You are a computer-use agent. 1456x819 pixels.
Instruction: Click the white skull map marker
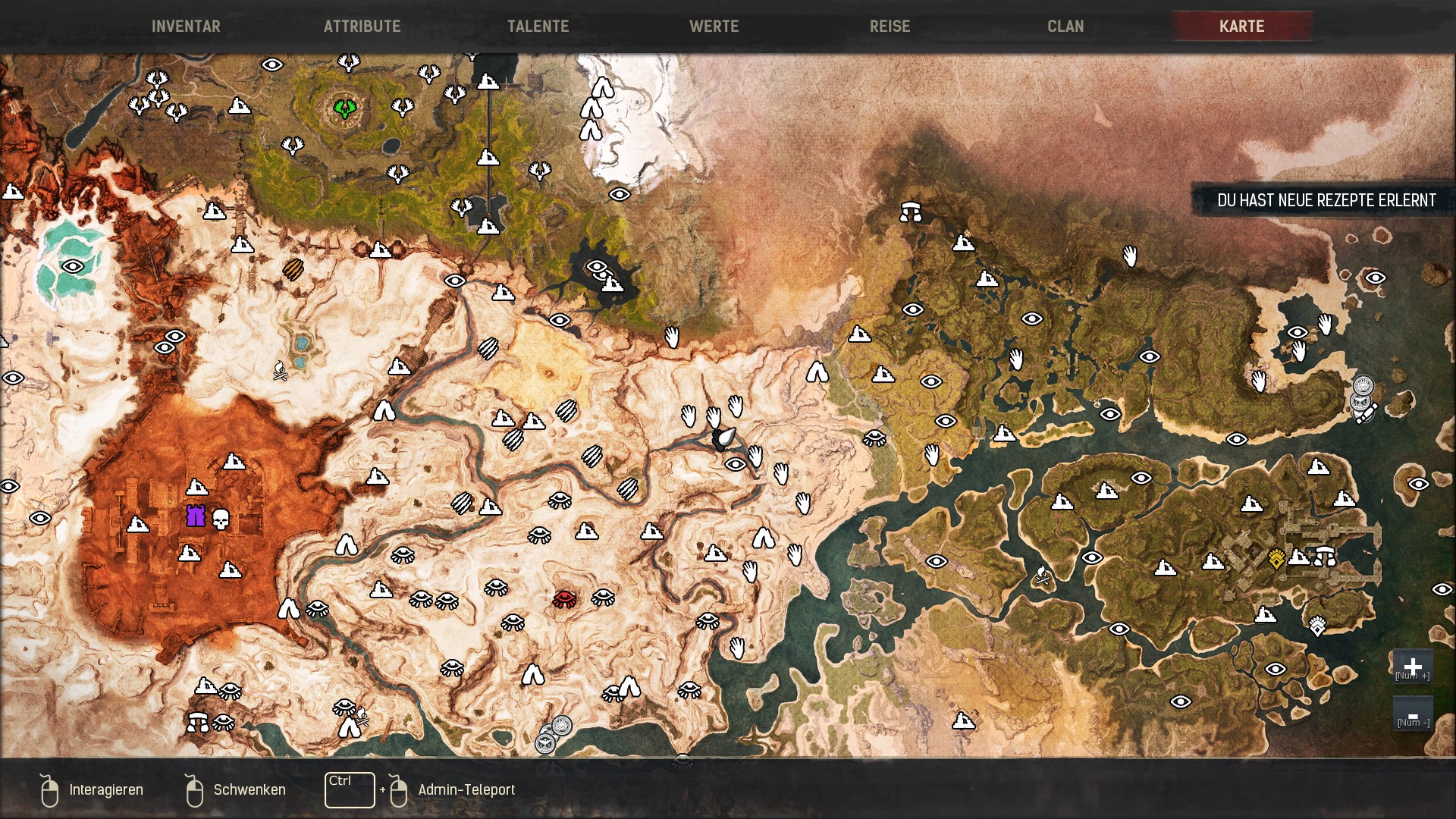[221, 520]
